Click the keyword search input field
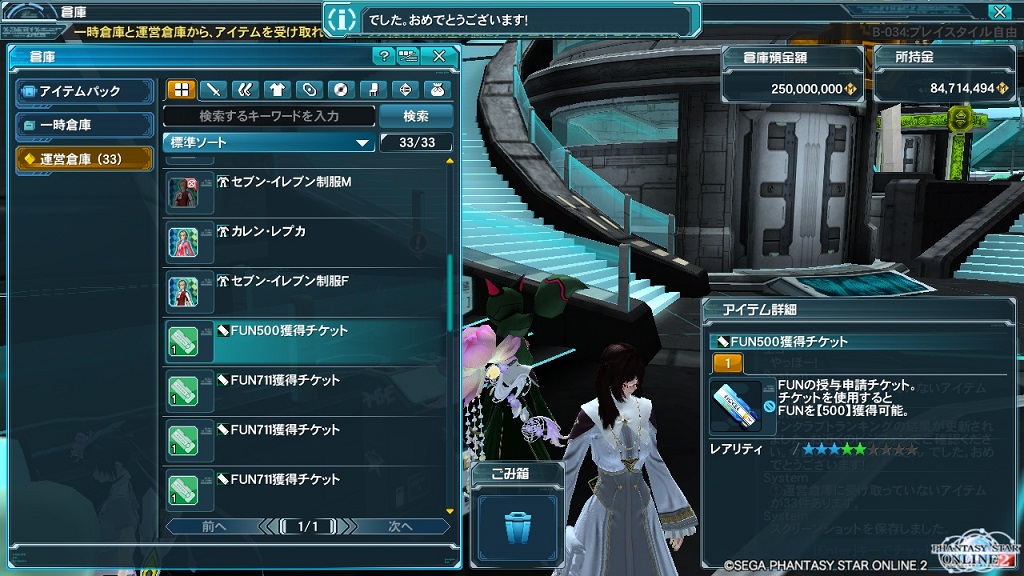This screenshot has height=576, width=1024. (269, 116)
